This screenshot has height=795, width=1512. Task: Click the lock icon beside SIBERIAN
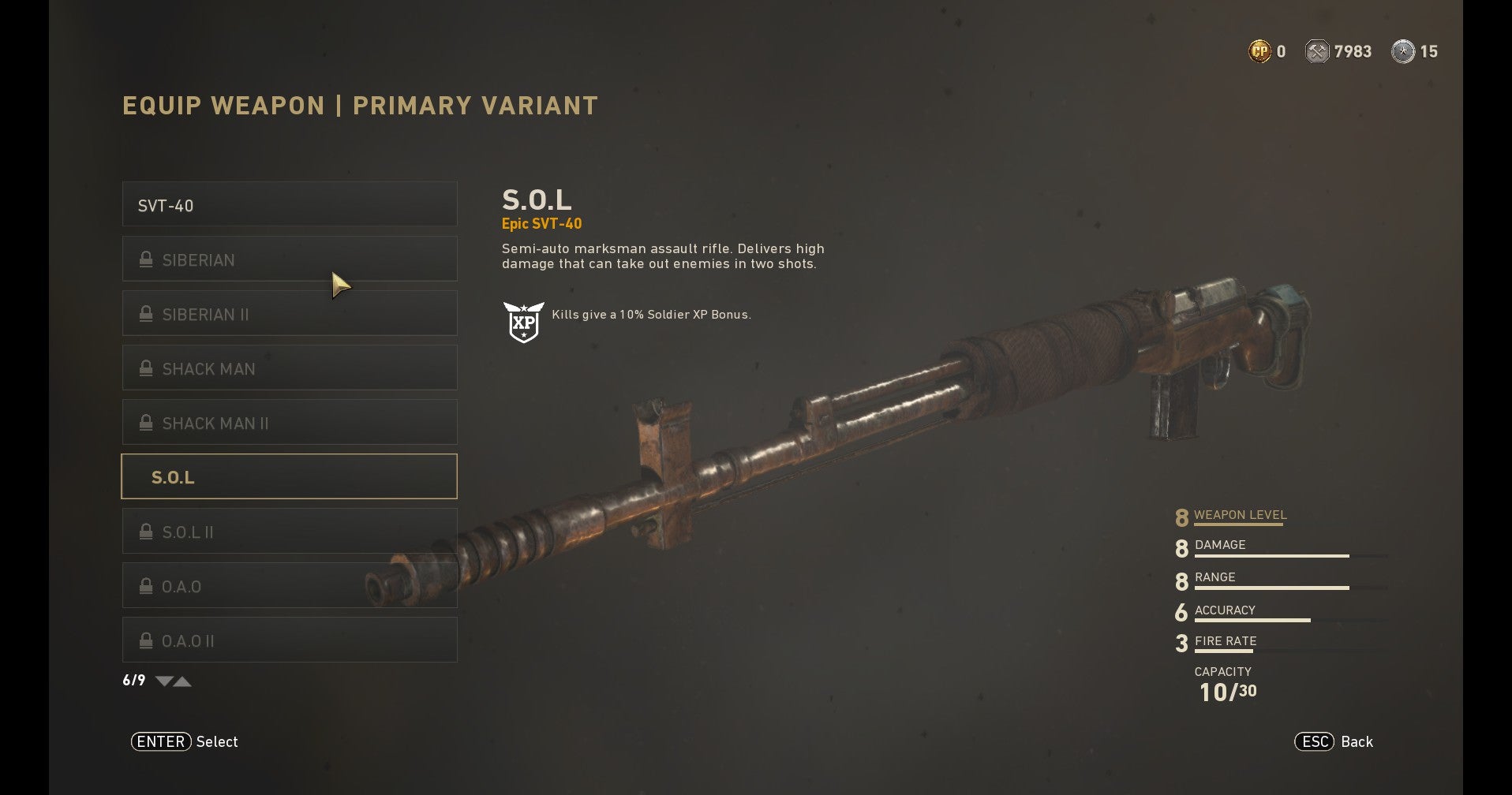pyautogui.click(x=145, y=259)
